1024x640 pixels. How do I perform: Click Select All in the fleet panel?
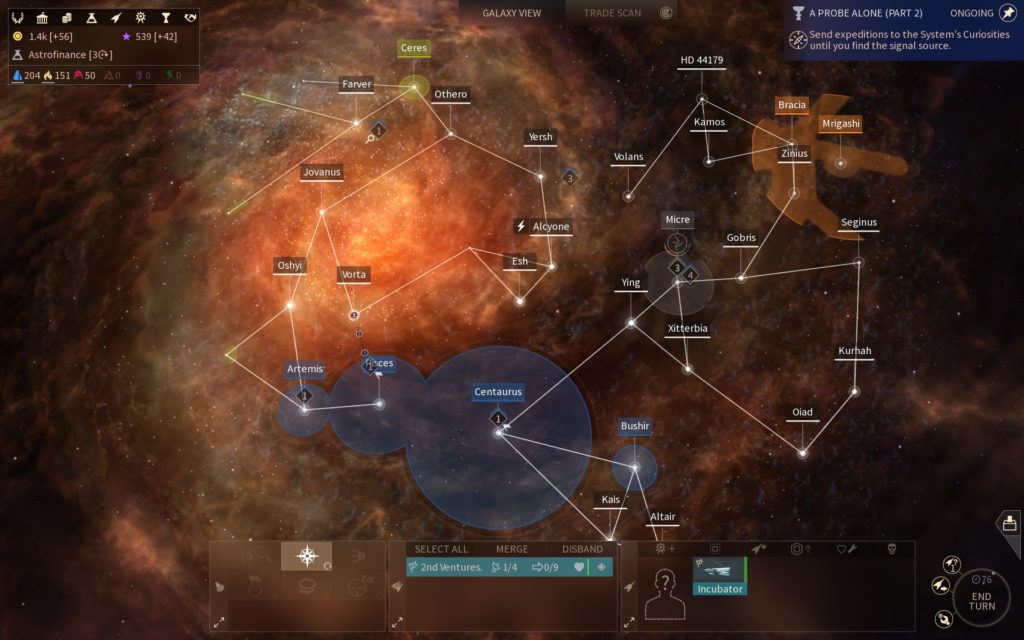(441, 549)
